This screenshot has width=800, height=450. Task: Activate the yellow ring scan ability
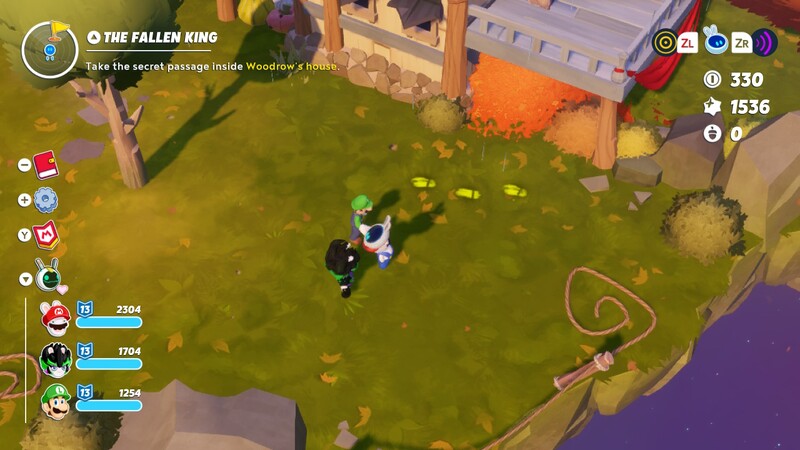click(664, 42)
